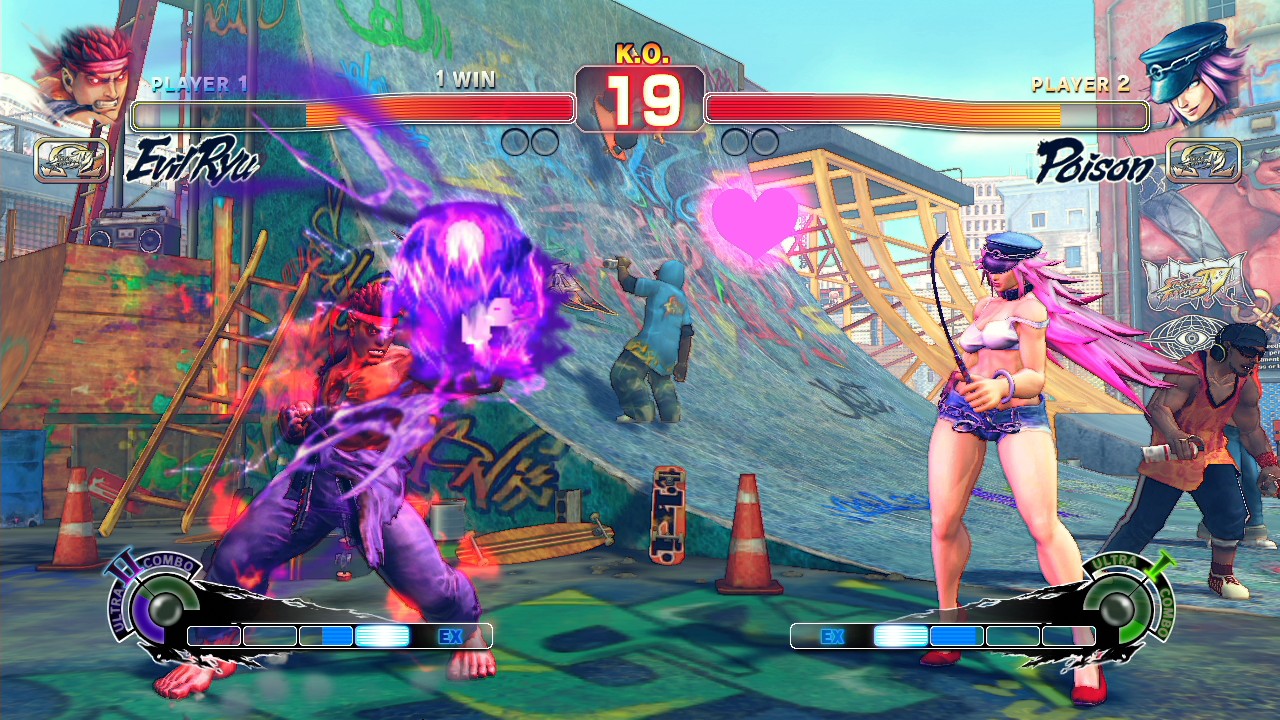The image size is (1280, 720).
Task: Select the edition badge beside Poison's name
Action: click(x=1204, y=161)
